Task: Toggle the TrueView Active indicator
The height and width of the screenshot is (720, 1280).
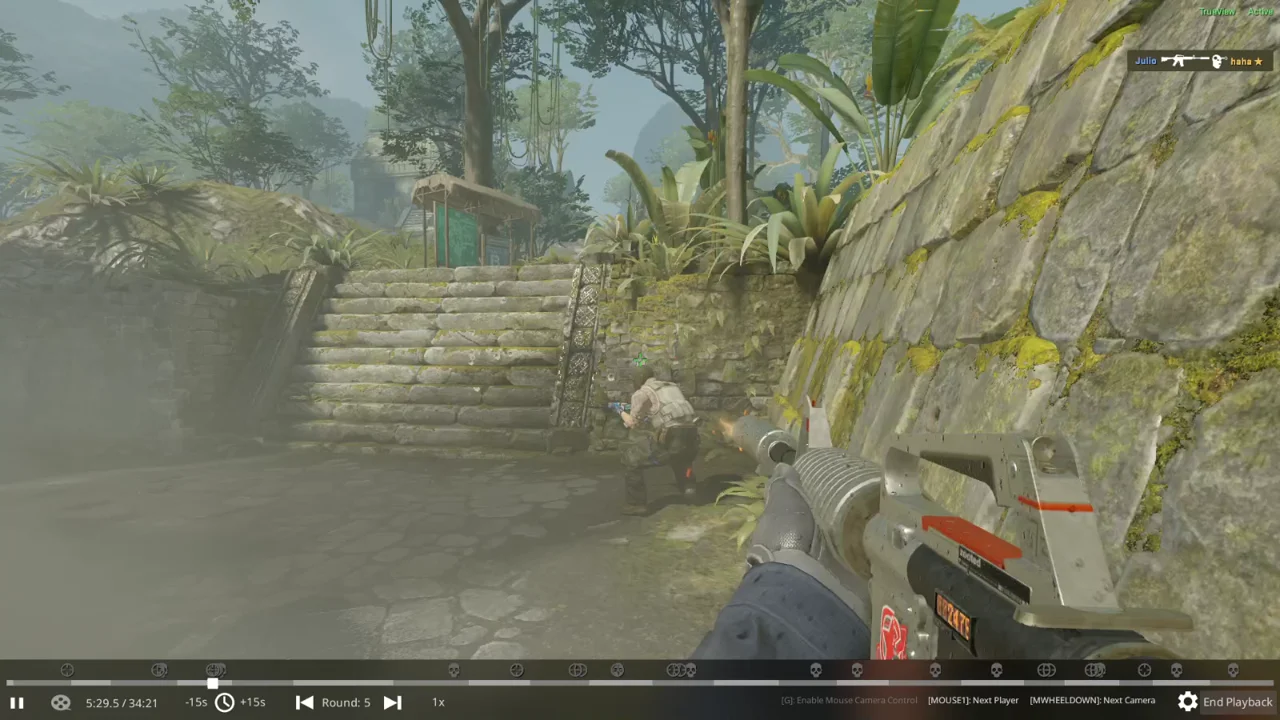Action: click(1235, 11)
